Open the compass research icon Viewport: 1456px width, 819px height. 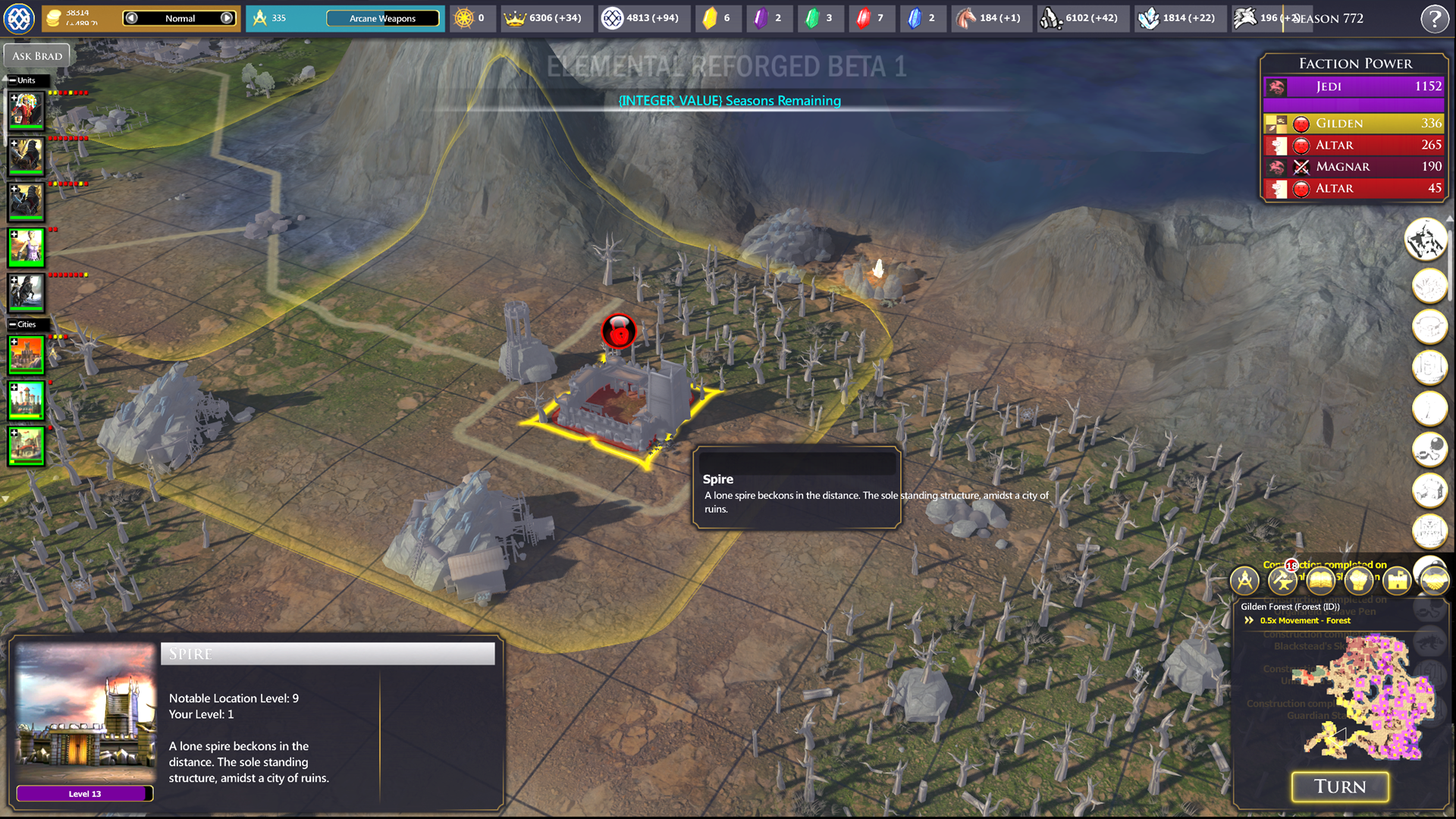click(1244, 581)
